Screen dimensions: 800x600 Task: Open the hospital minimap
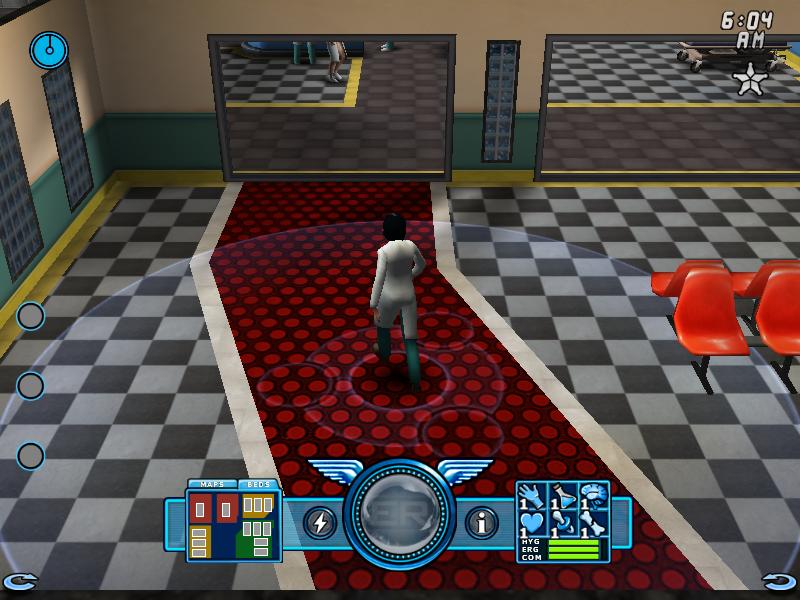234,525
